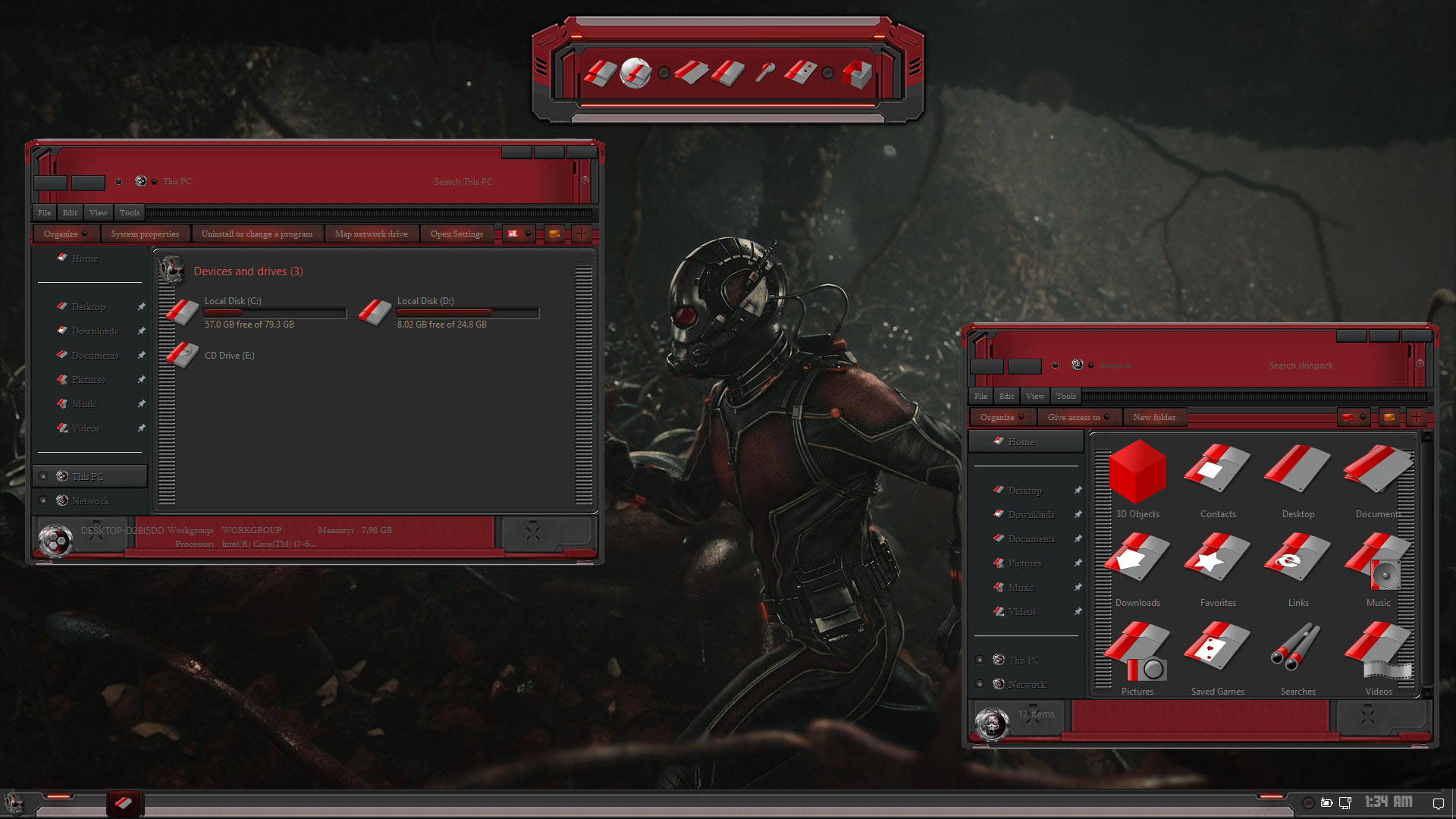Click the Search skinpack field
The width and height of the screenshot is (1456, 819).
1301,366
